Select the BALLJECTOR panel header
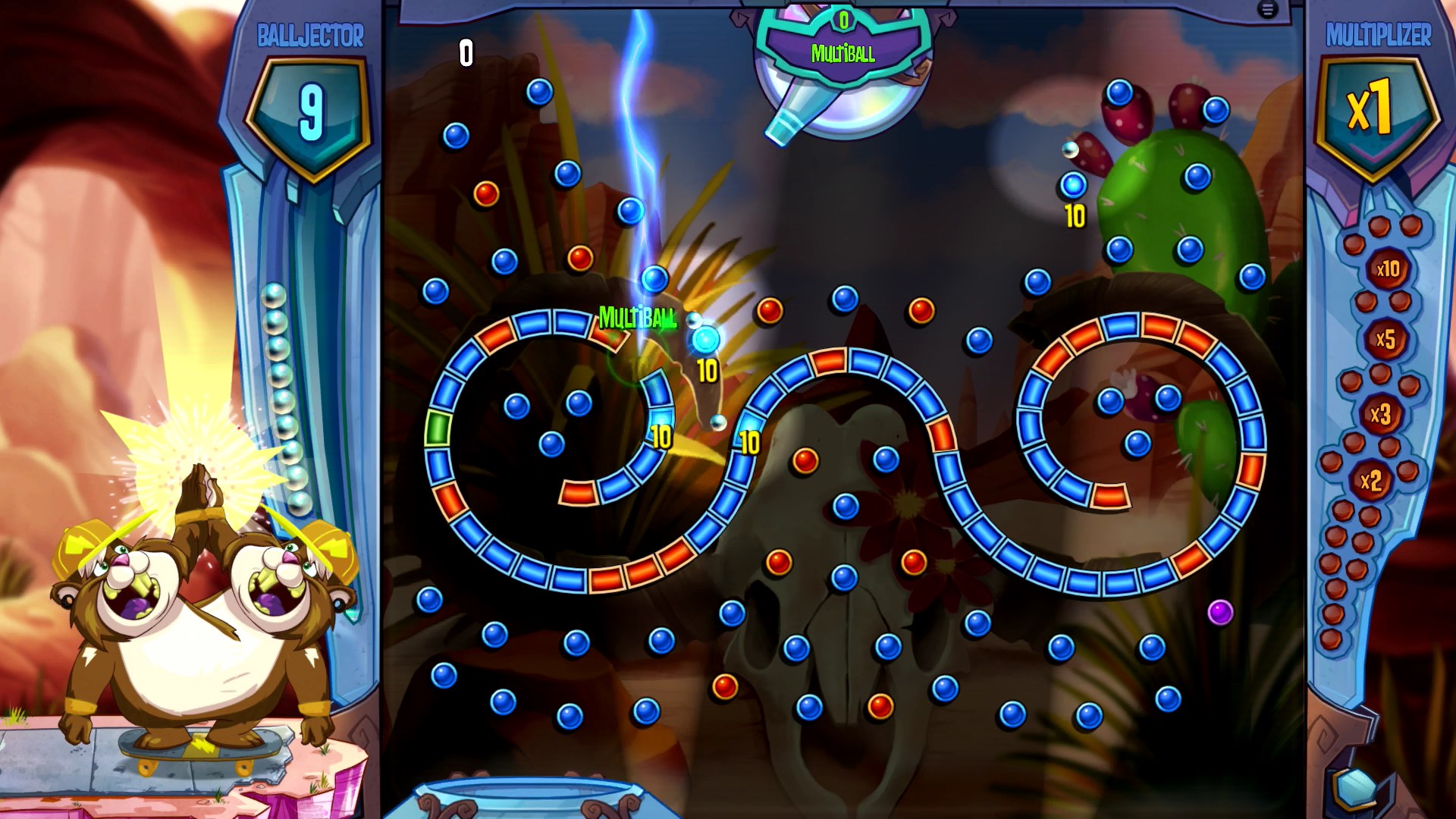The image size is (1456, 819). click(311, 33)
